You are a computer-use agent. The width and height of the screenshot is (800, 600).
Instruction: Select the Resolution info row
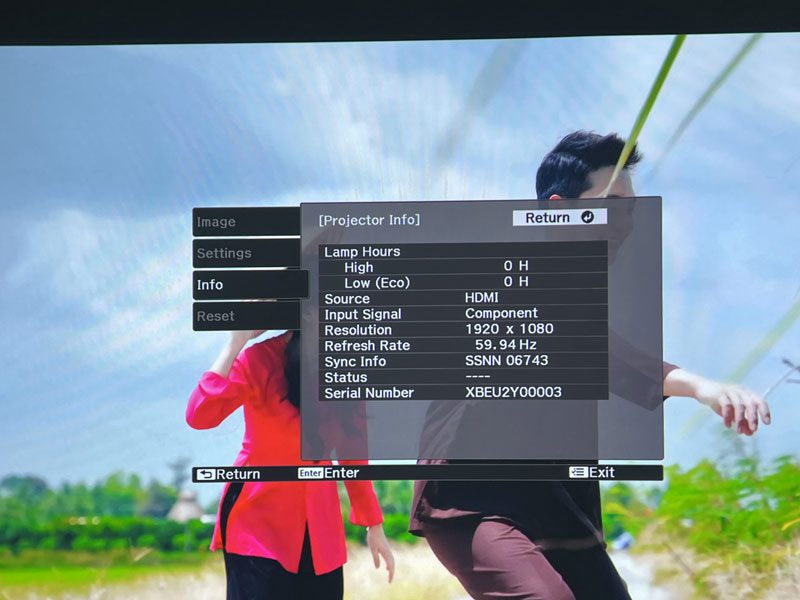pos(464,329)
